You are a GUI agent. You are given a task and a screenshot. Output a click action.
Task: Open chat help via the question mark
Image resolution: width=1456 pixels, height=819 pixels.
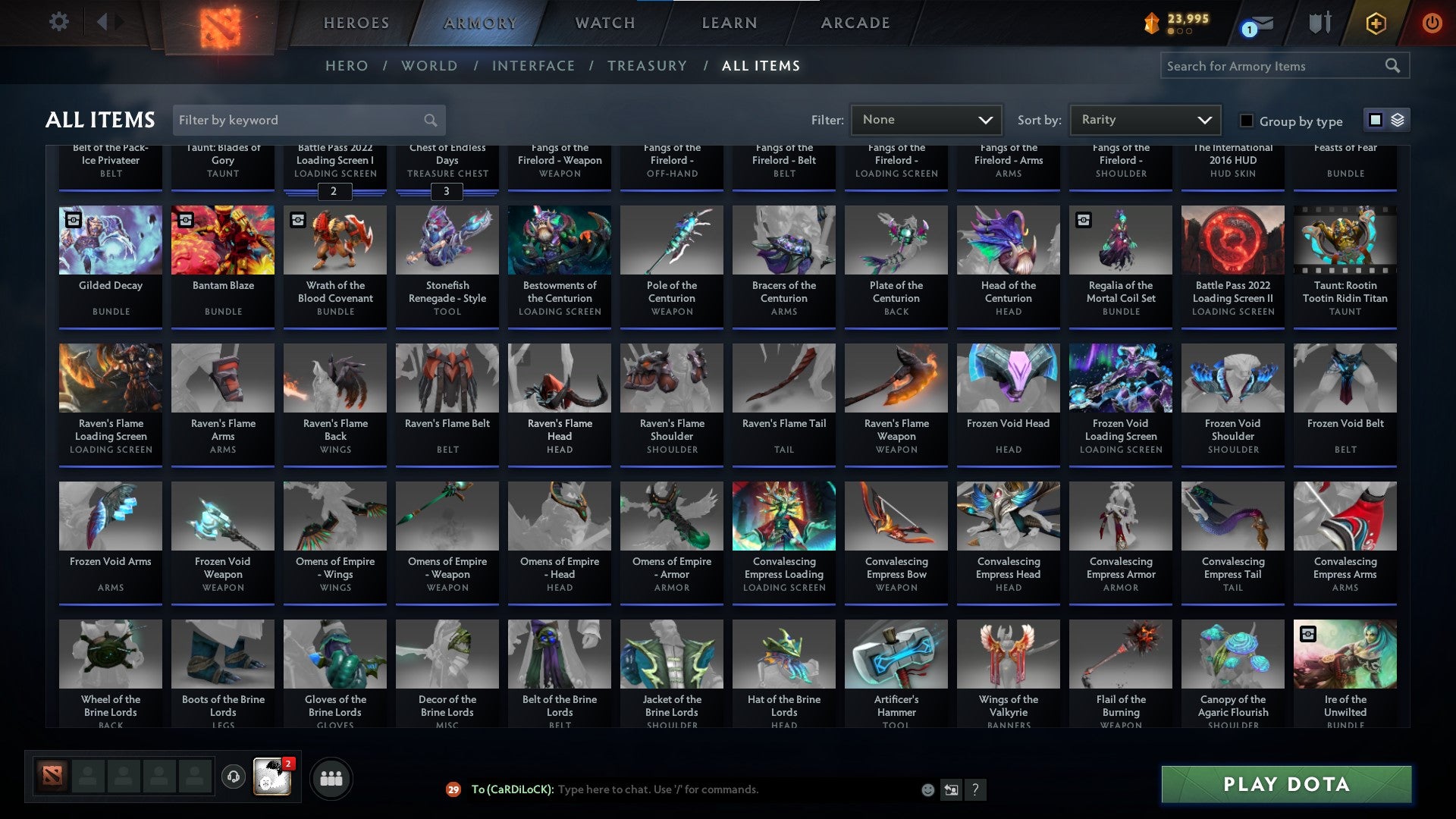pos(975,789)
